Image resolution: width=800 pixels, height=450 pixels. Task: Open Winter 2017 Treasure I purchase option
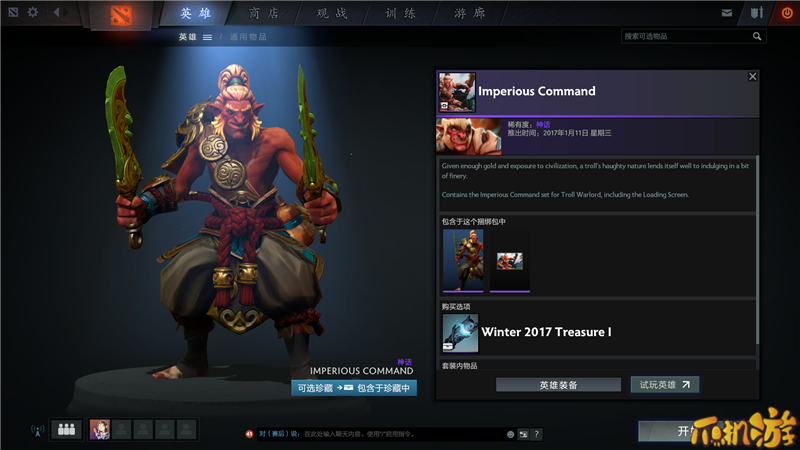(x=545, y=332)
